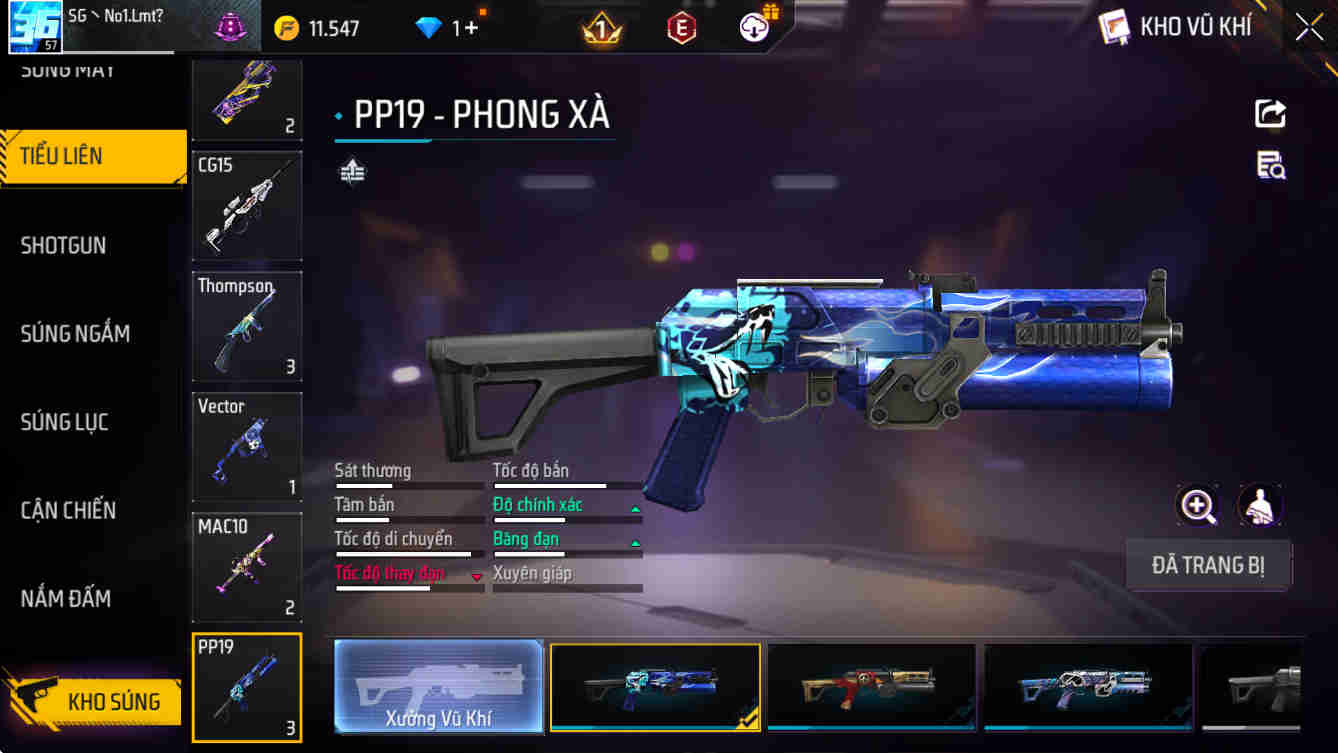Viewport: 1338px width, 753px height.
Task: Open the SÚNG NGẮM category
Action: (76, 333)
